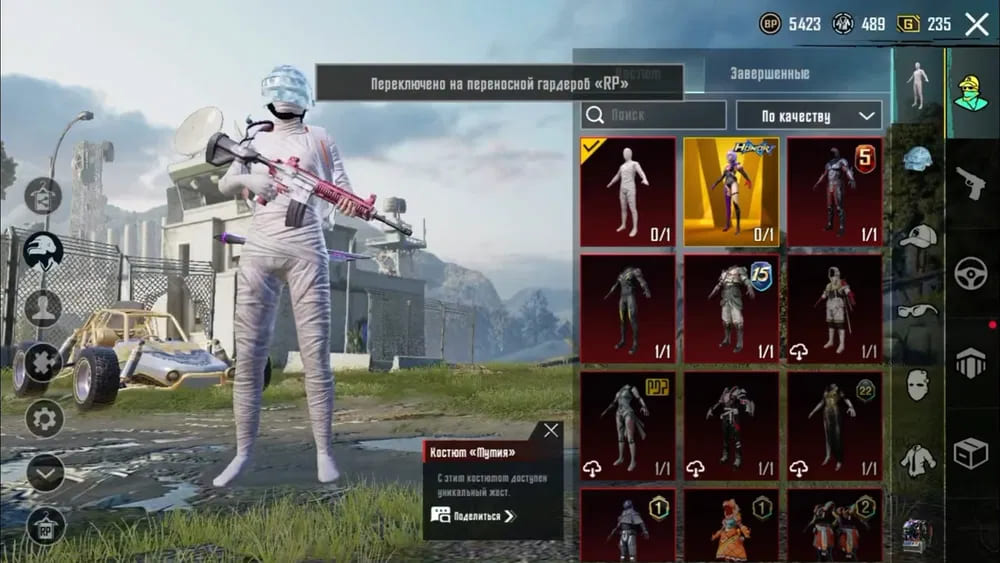Close the Костюм «Мумия» info popup
Image resolution: width=1000 pixels, height=563 pixels.
coord(551,431)
